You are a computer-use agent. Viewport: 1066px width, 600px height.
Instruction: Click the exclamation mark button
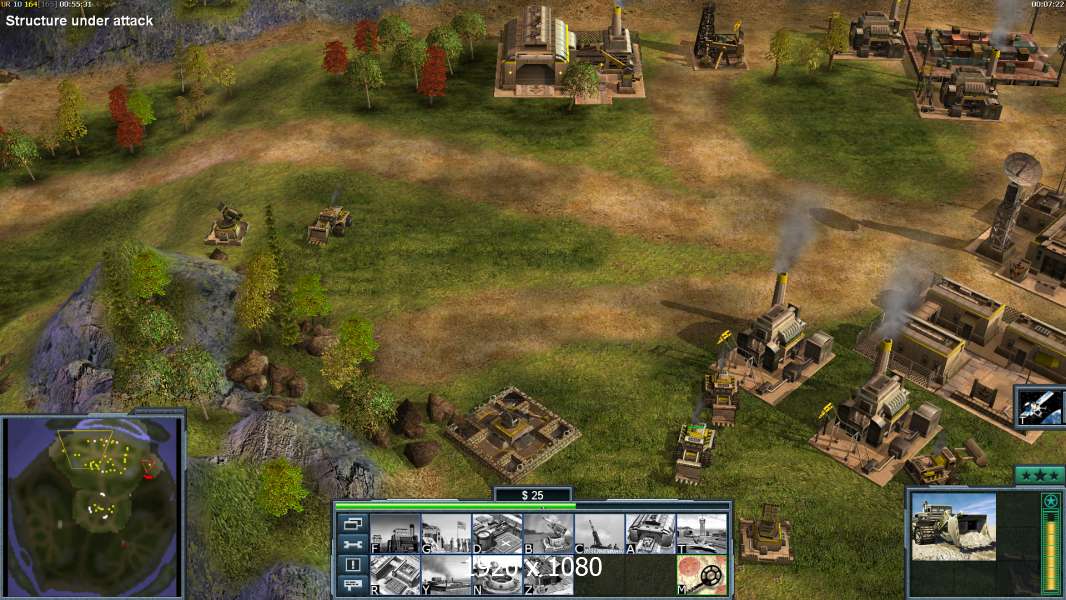352,565
